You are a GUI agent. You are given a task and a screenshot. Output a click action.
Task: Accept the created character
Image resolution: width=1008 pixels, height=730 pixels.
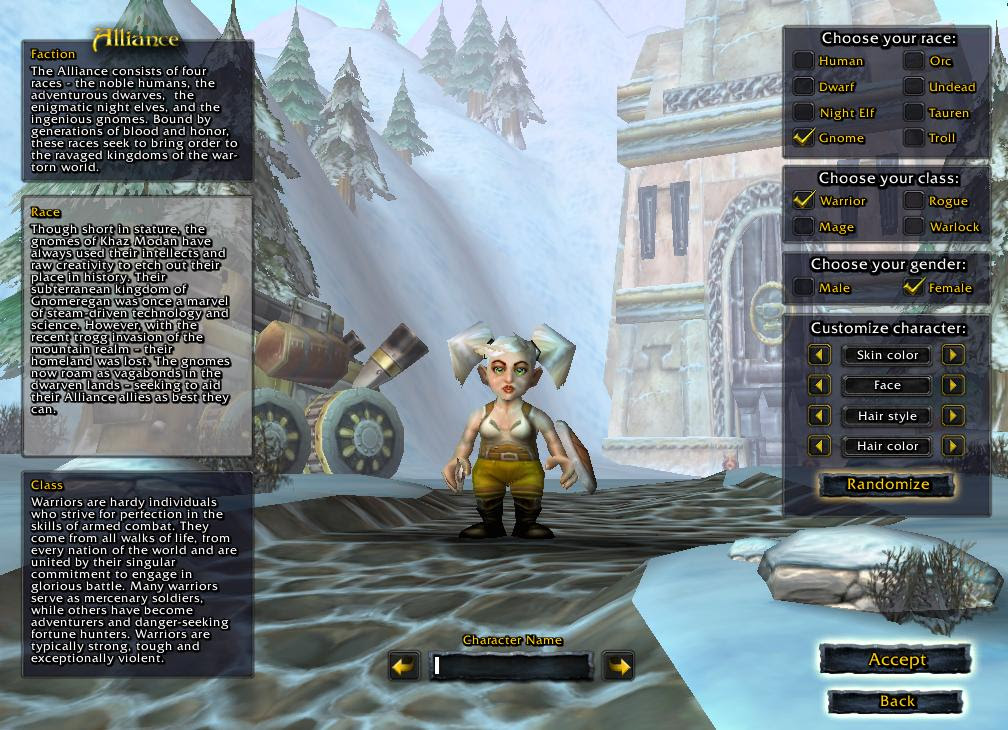pyautogui.click(x=896, y=660)
